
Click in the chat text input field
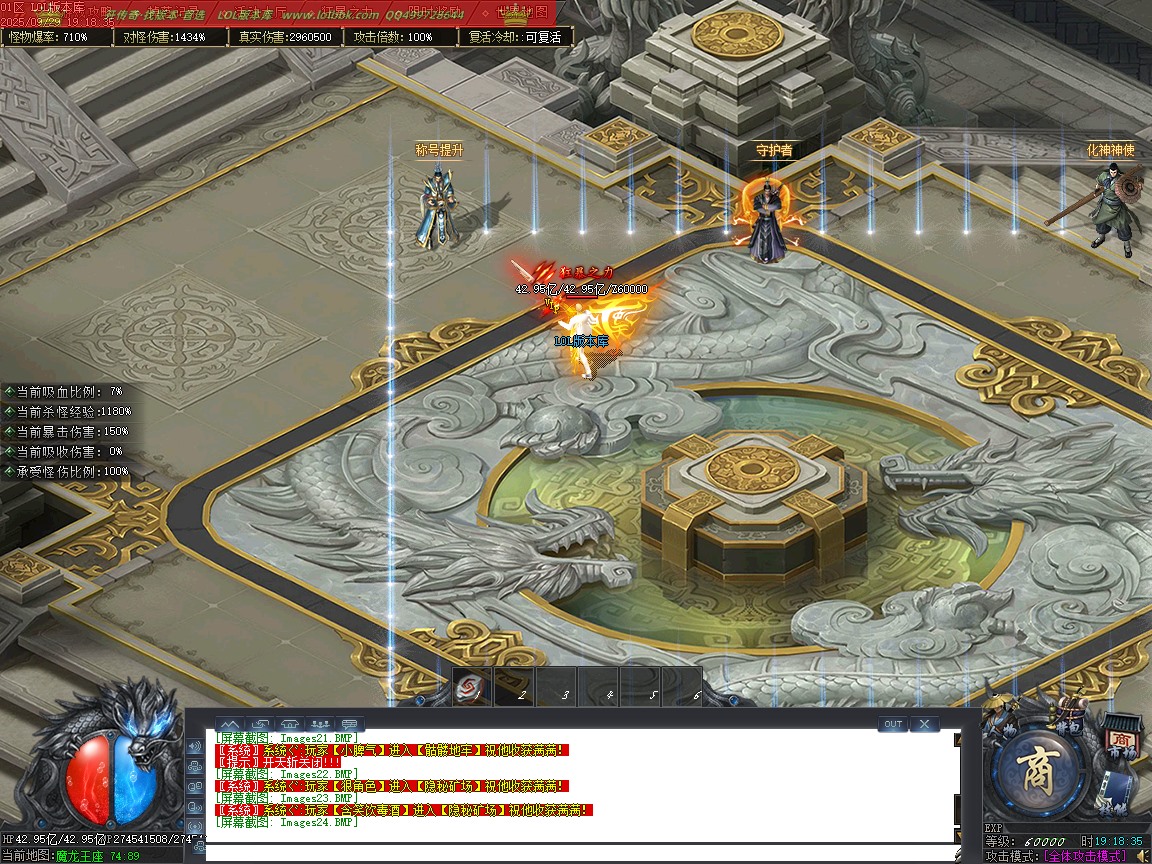point(580,853)
